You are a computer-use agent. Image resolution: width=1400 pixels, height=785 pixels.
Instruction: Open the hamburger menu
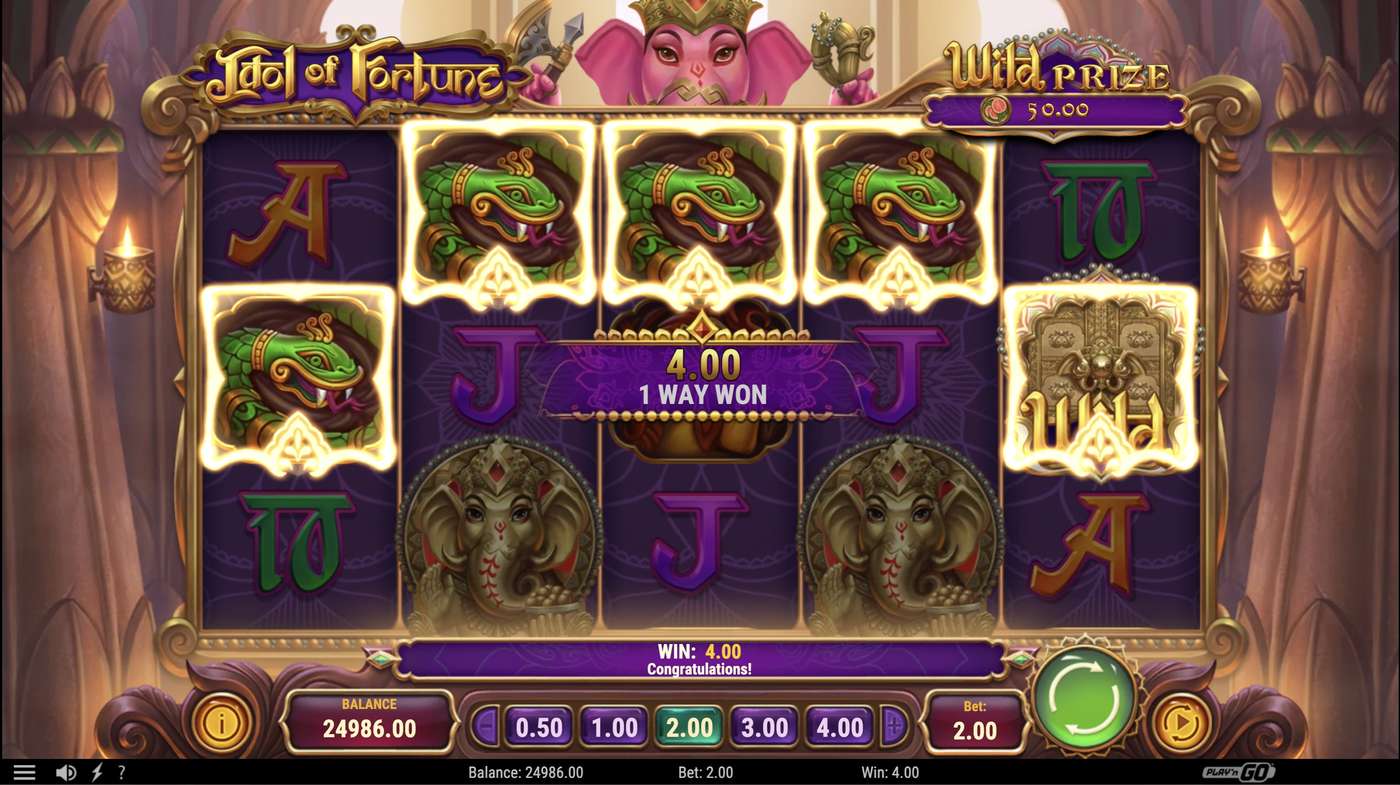click(24, 771)
